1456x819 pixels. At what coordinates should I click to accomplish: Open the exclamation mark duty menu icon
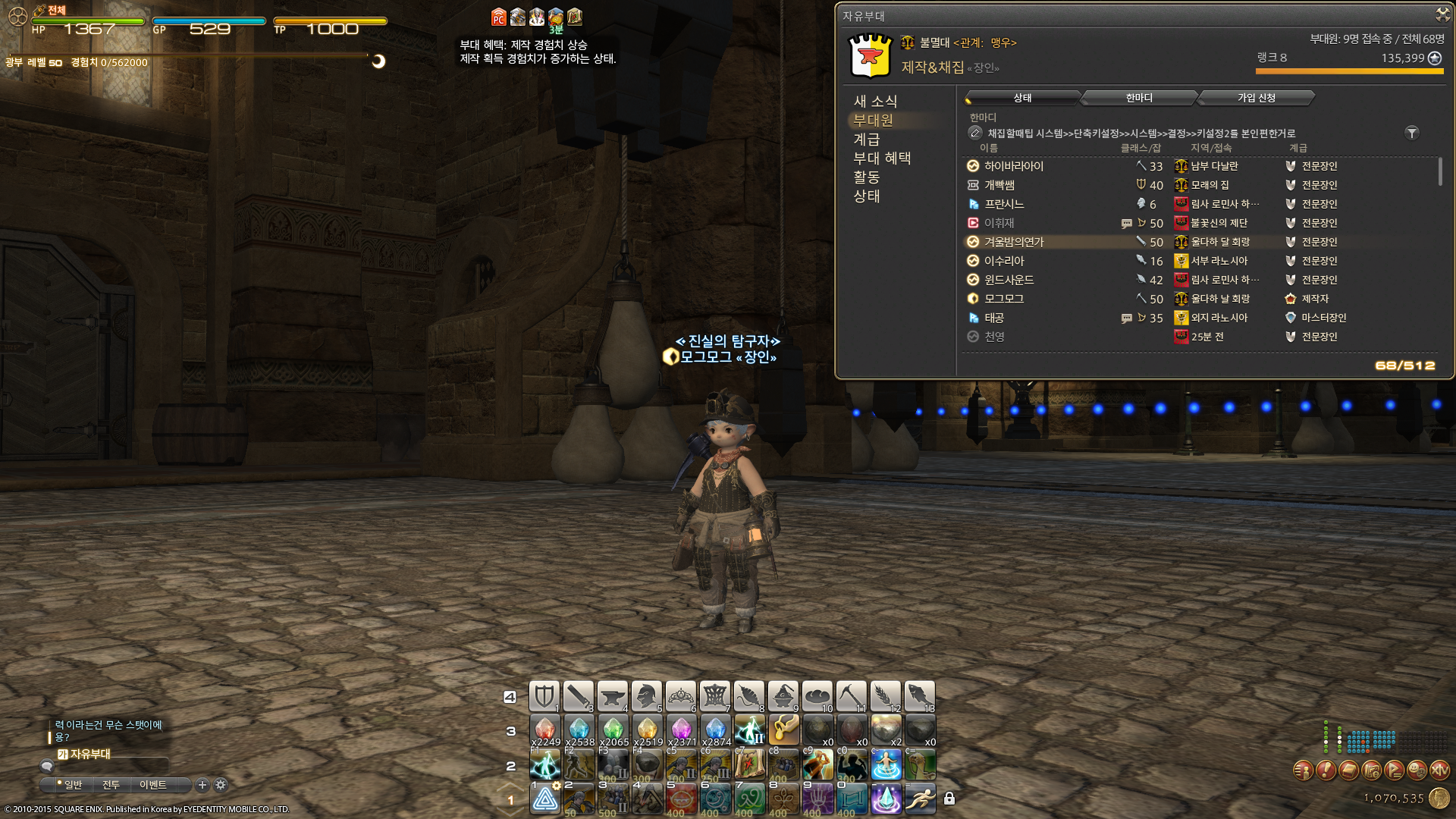[x=1326, y=770]
